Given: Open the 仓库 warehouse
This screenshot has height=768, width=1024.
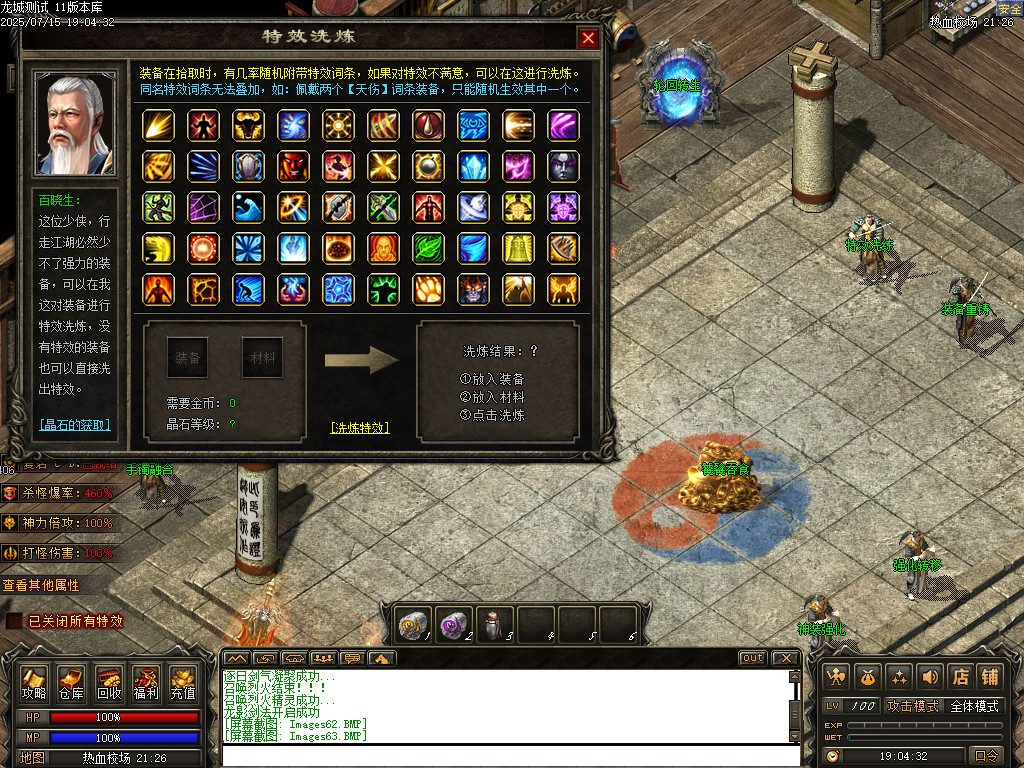Looking at the screenshot, I should (x=71, y=682).
